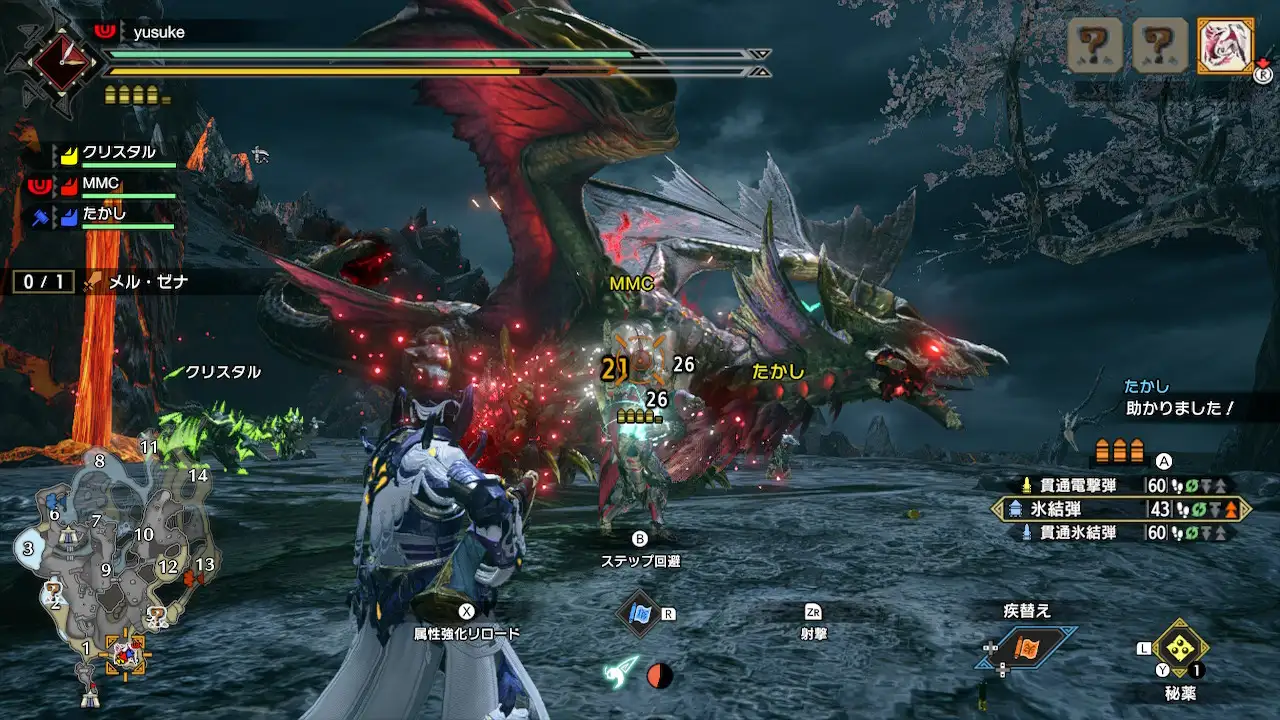1280x720 pixels.
Task: Select the MMC party member entry
Action: click(100, 184)
